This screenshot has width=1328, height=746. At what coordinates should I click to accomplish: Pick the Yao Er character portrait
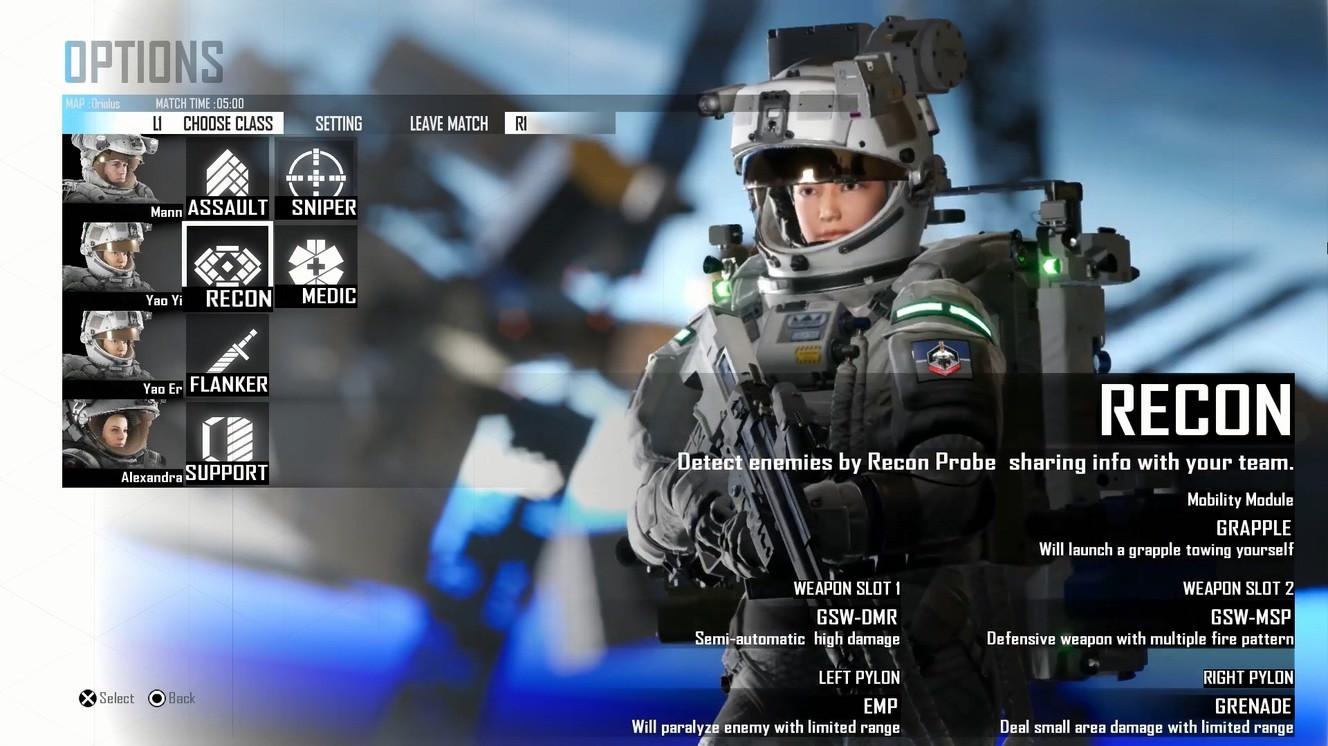(x=123, y=353)
